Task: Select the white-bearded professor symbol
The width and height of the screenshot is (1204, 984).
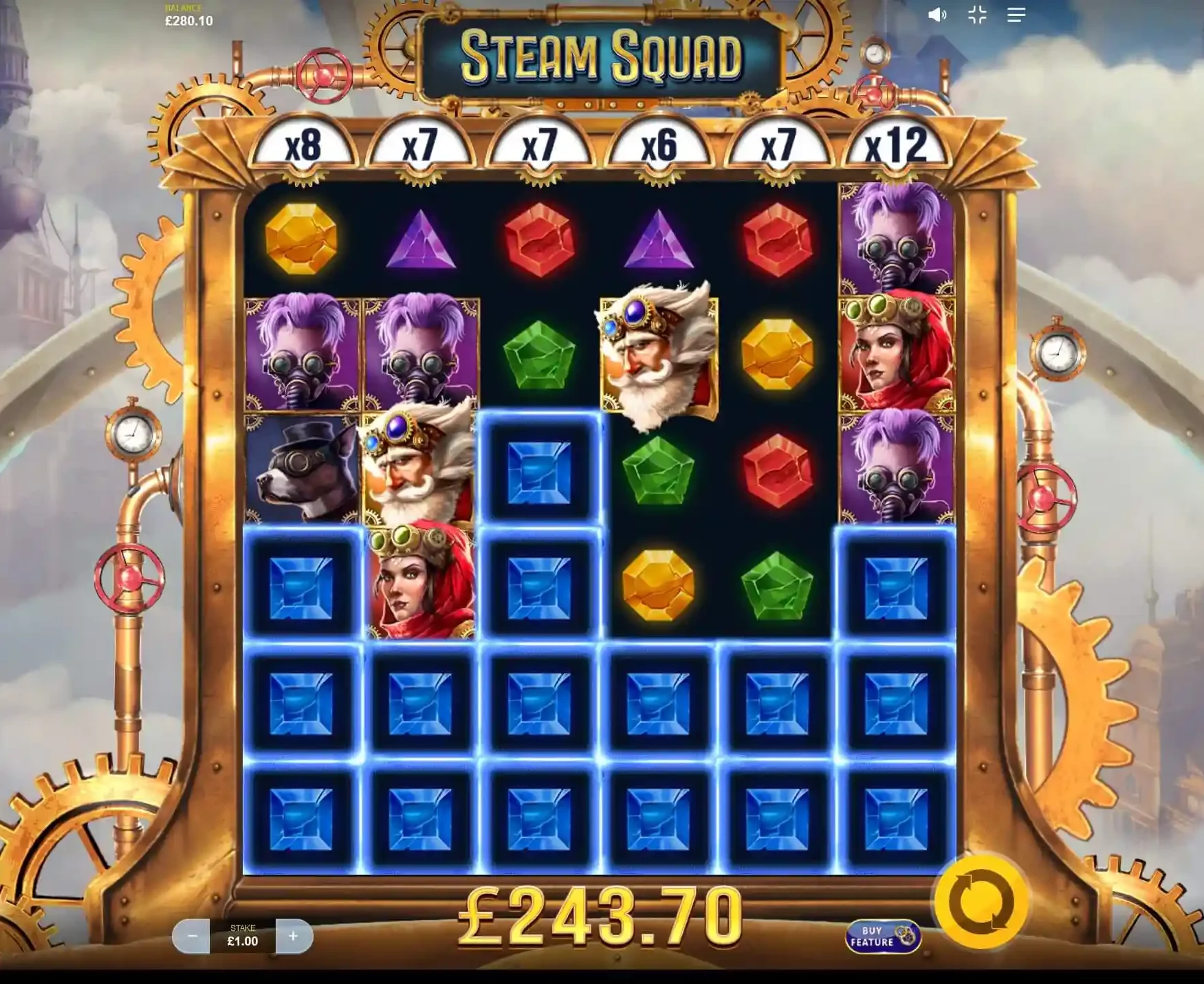Action: click(x=658, y=351)
